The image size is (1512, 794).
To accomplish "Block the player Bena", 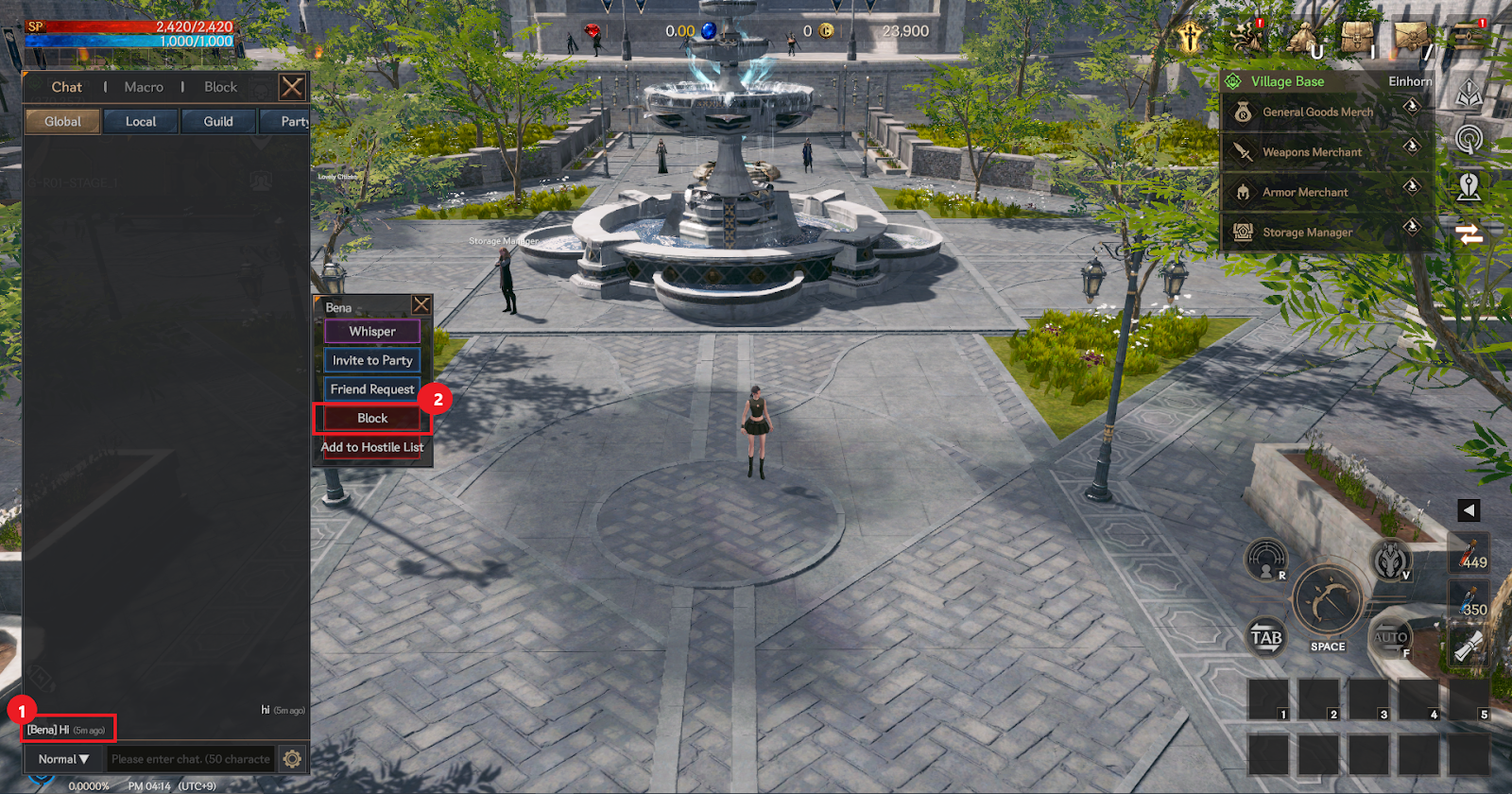I will 372,418.
